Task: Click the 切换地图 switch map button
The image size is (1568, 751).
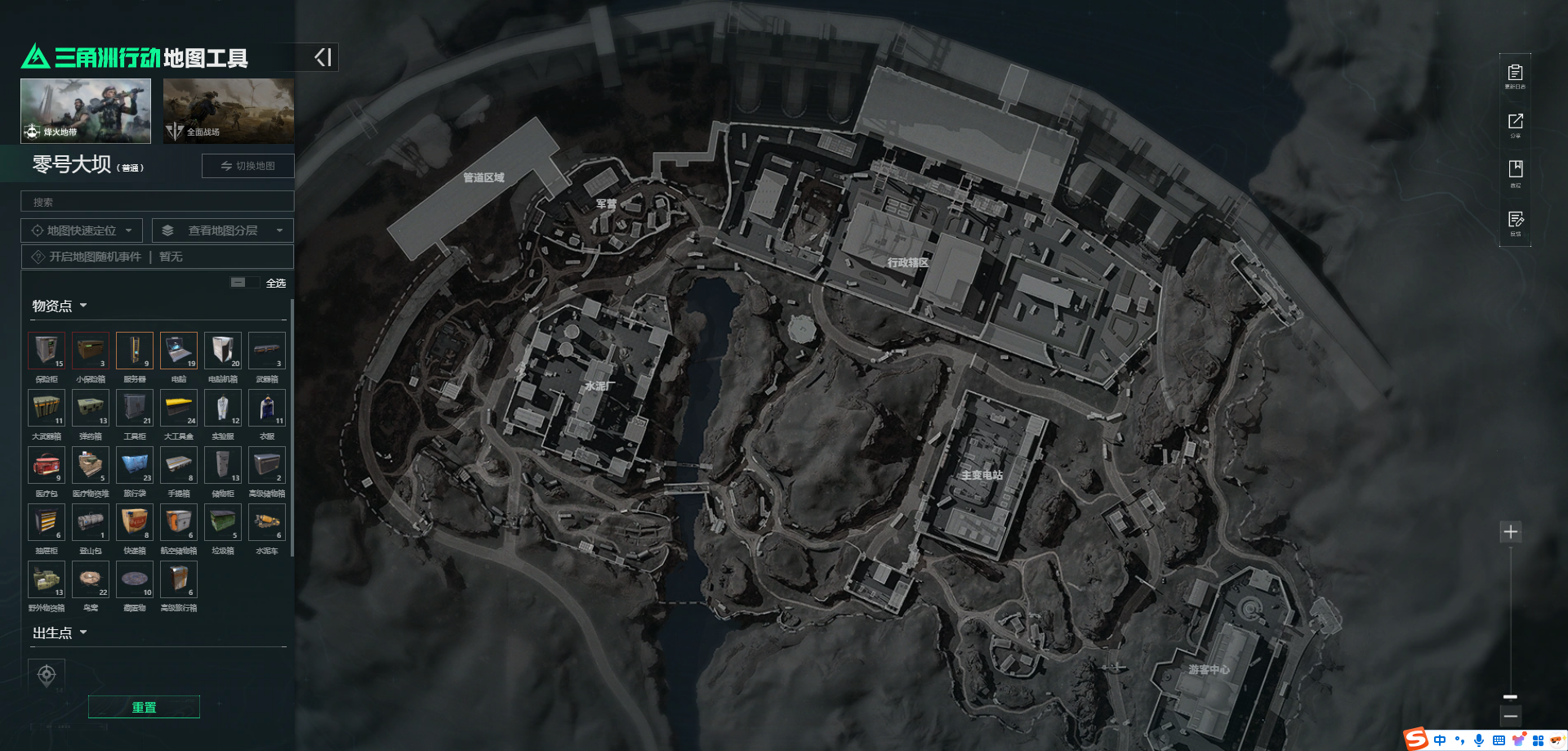Action: tap(248, 166)
